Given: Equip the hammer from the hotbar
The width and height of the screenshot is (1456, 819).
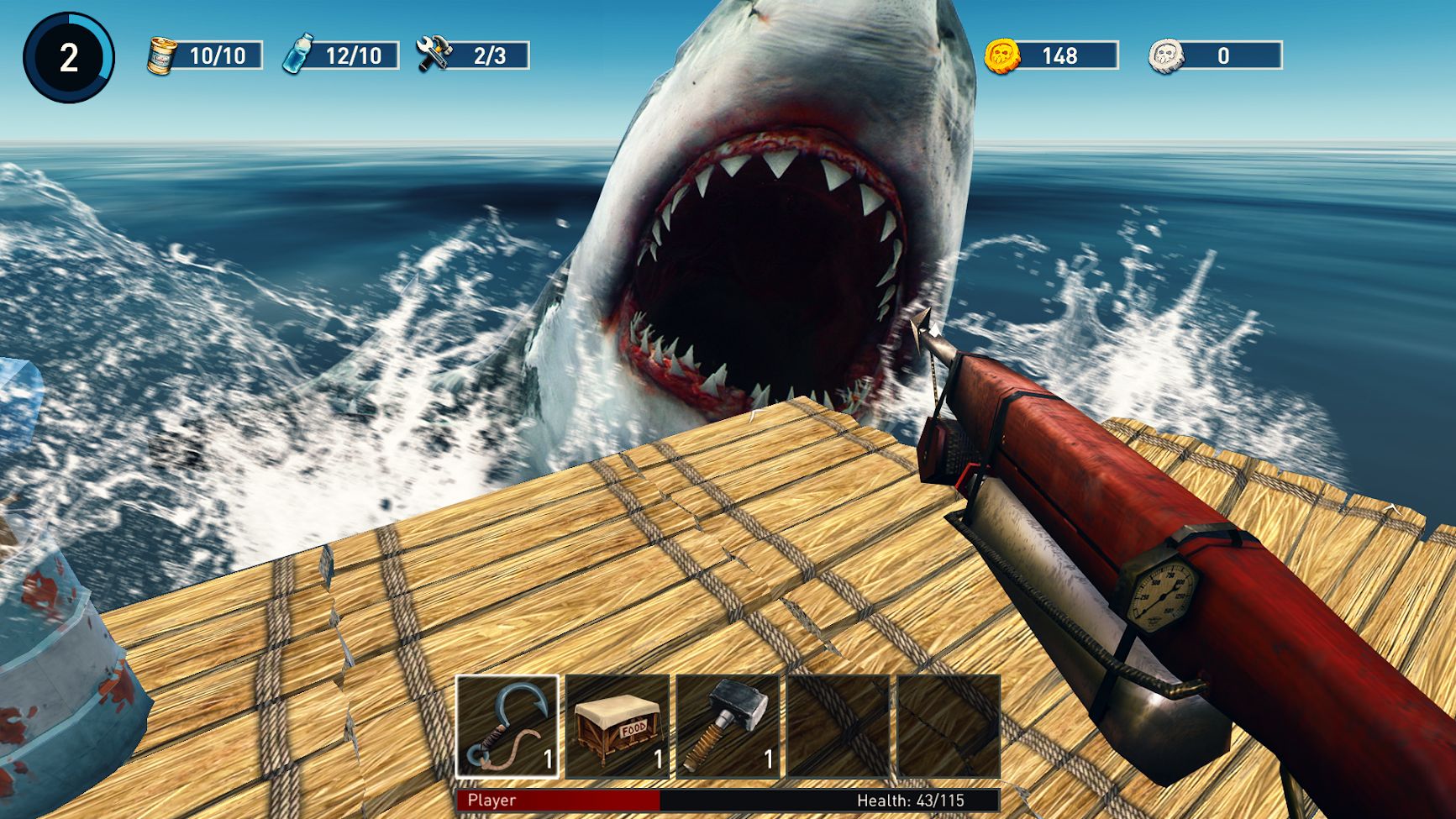Looking at the screenshot, I should click(x=728, y=727).
